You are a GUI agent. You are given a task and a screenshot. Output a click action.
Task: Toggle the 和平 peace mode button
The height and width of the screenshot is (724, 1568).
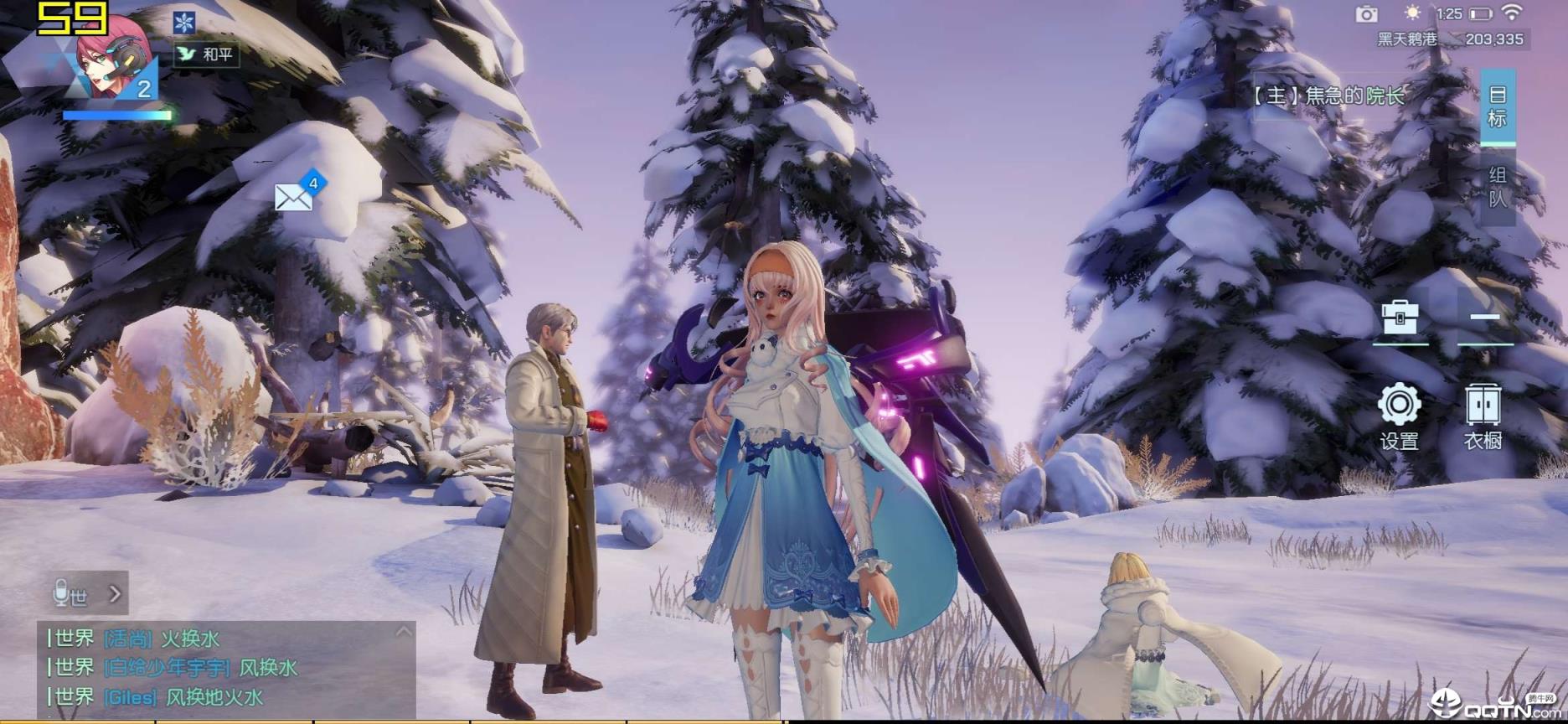click(207, 54)
